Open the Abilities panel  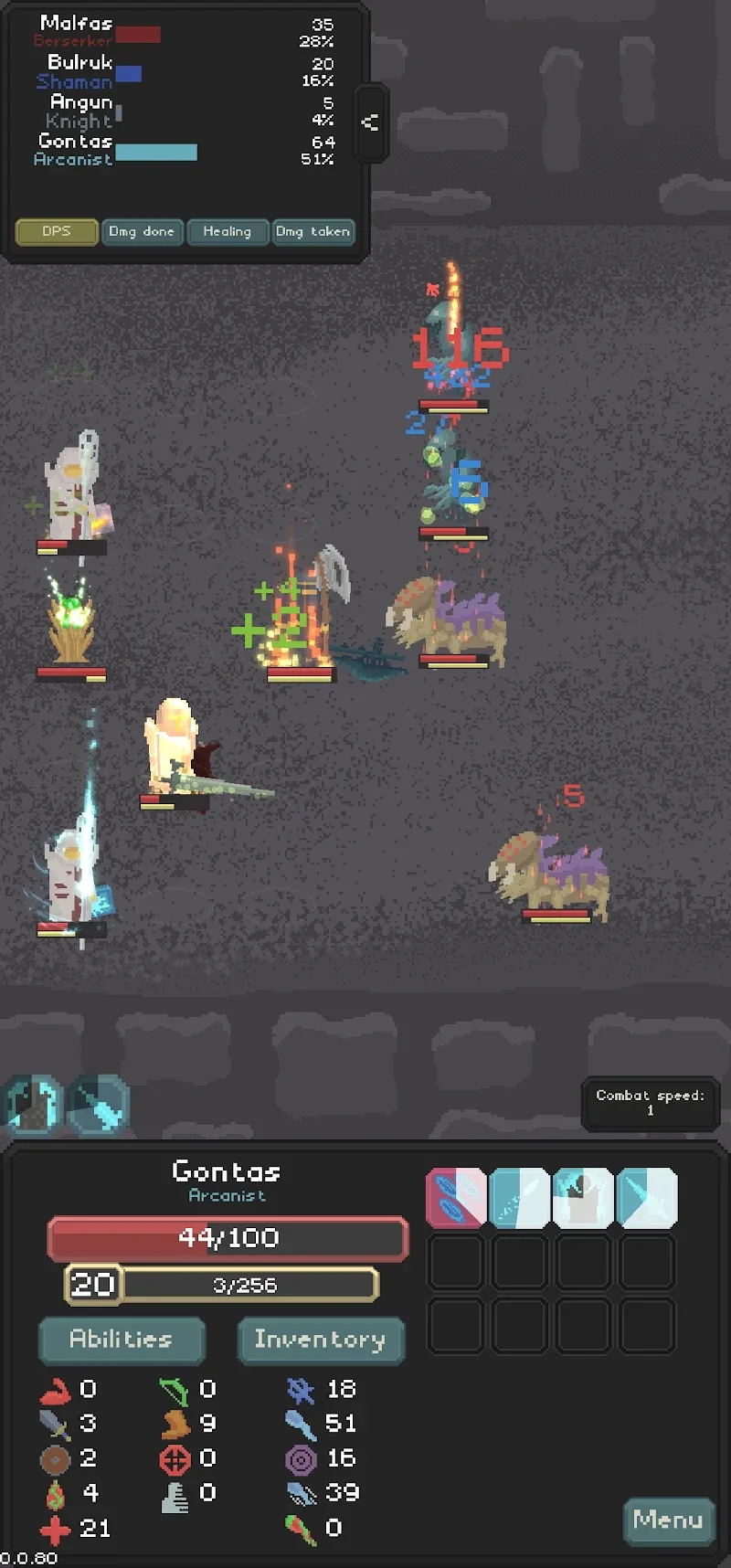[122, 1340]
